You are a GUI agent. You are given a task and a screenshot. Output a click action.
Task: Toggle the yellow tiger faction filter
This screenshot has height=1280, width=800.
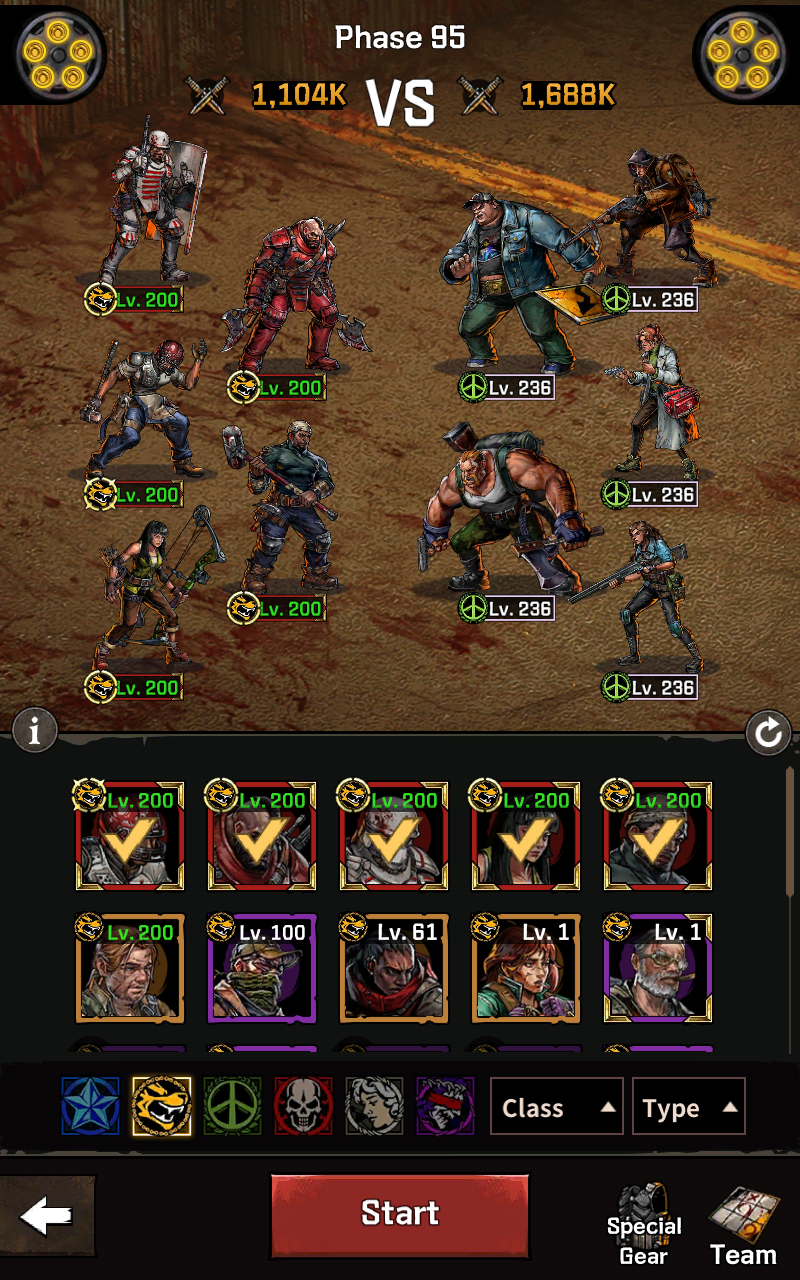[x=162, y=1106]
